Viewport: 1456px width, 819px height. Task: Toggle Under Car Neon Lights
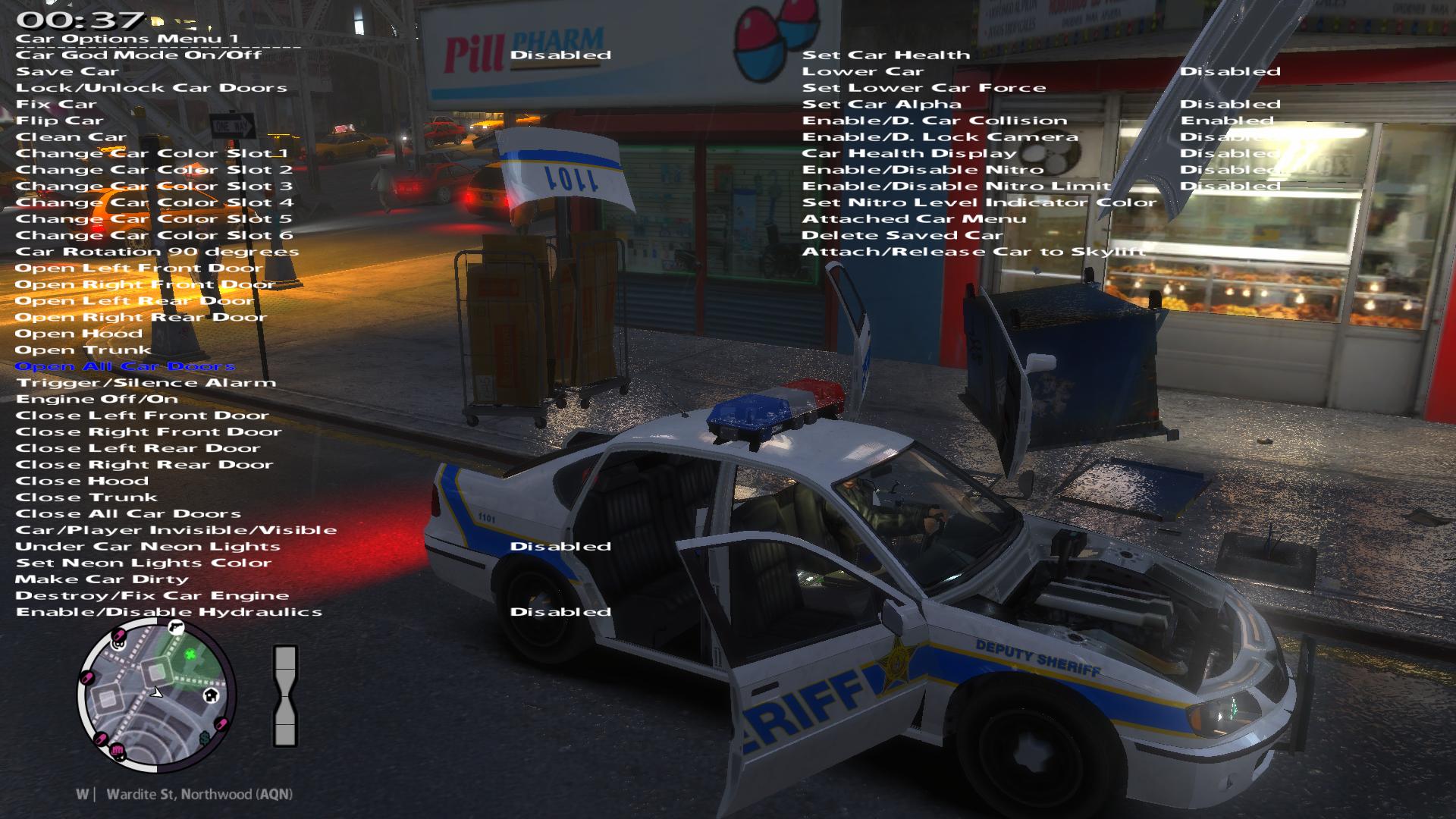pos(148,548)
